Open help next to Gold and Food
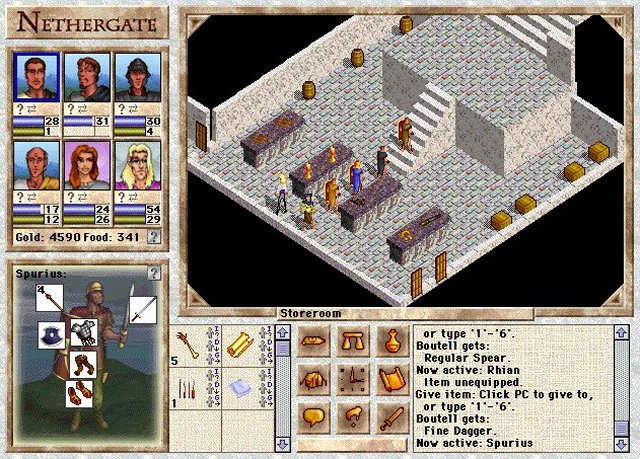 pos(153,237)
